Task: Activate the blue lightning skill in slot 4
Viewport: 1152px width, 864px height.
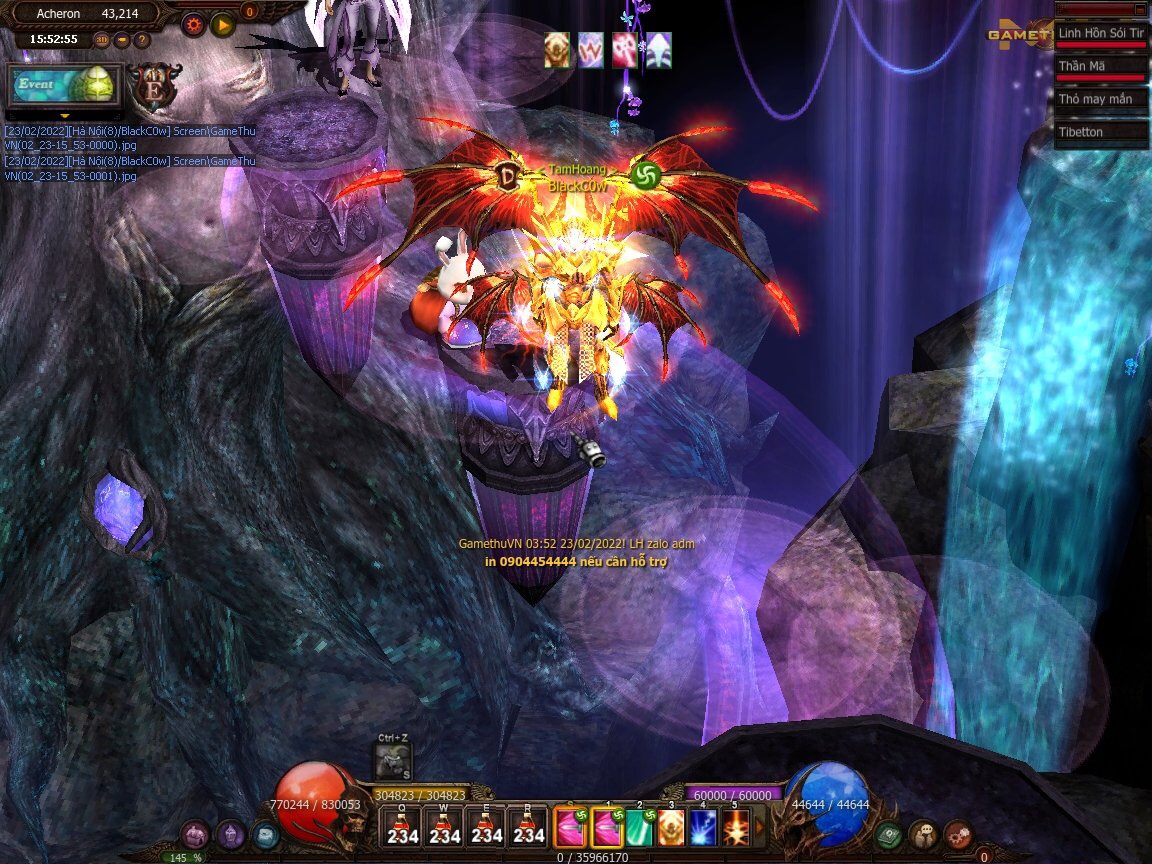Action: click(x=703, y=828)
